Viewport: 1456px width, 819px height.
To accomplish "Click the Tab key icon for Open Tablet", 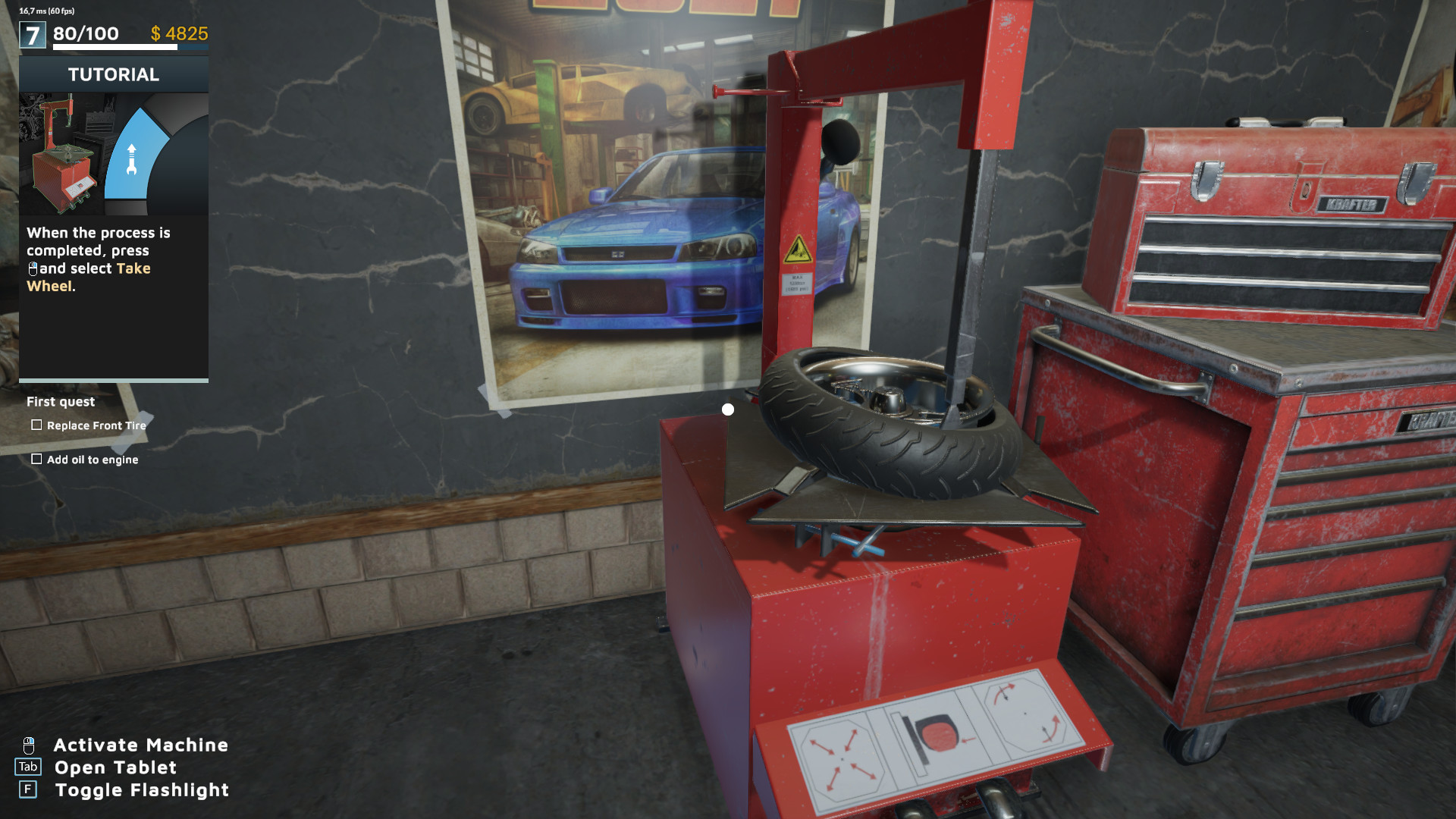I will click(30, 767).
